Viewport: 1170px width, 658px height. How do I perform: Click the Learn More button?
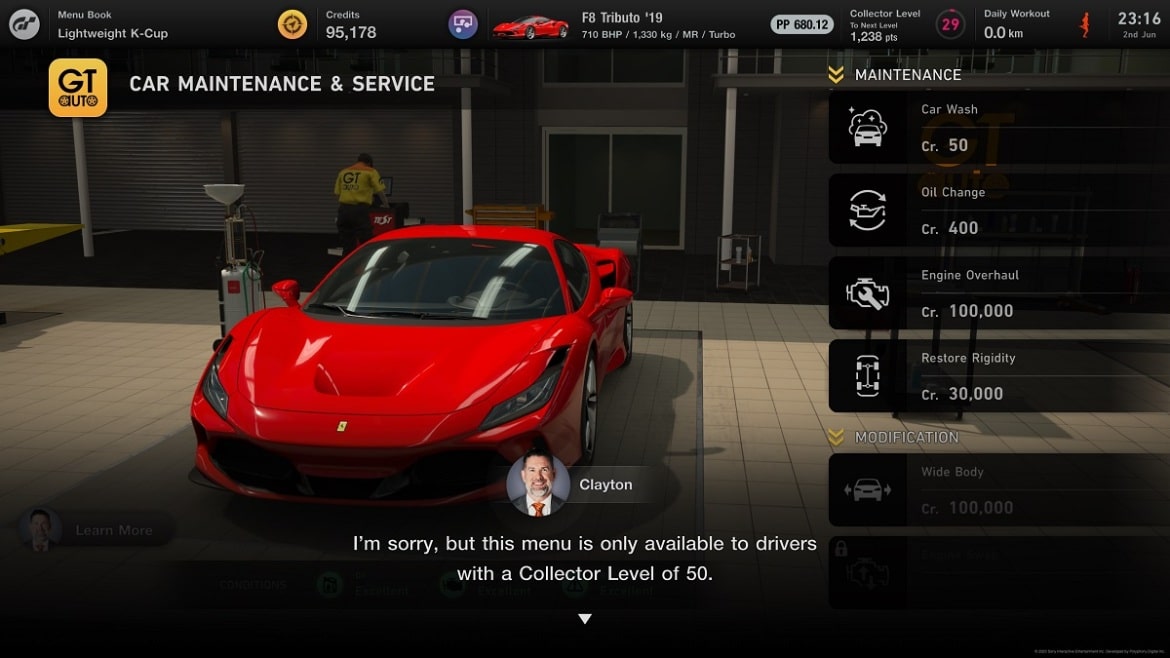(x=97, y=530)
